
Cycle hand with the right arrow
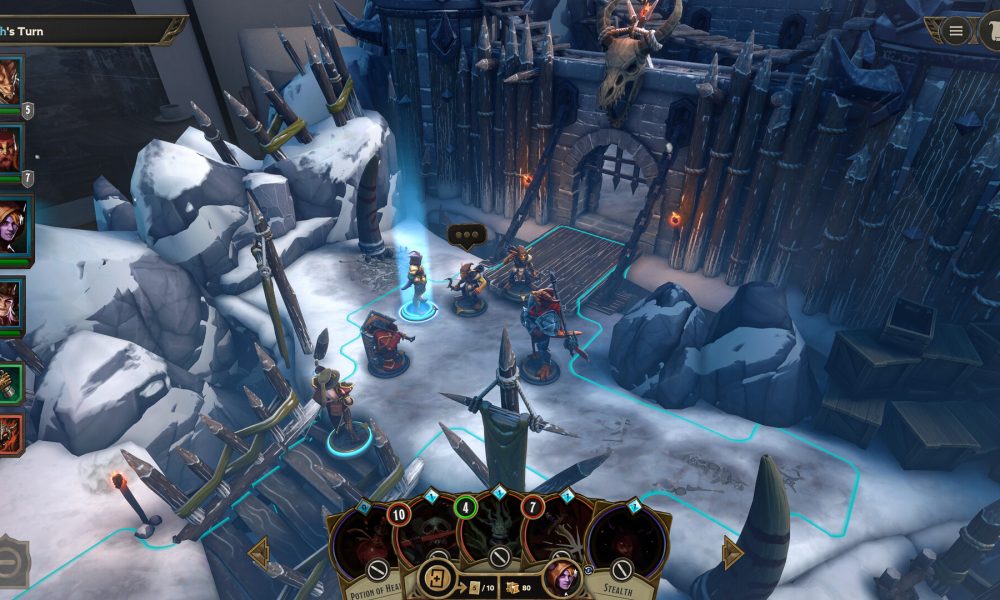732,552
